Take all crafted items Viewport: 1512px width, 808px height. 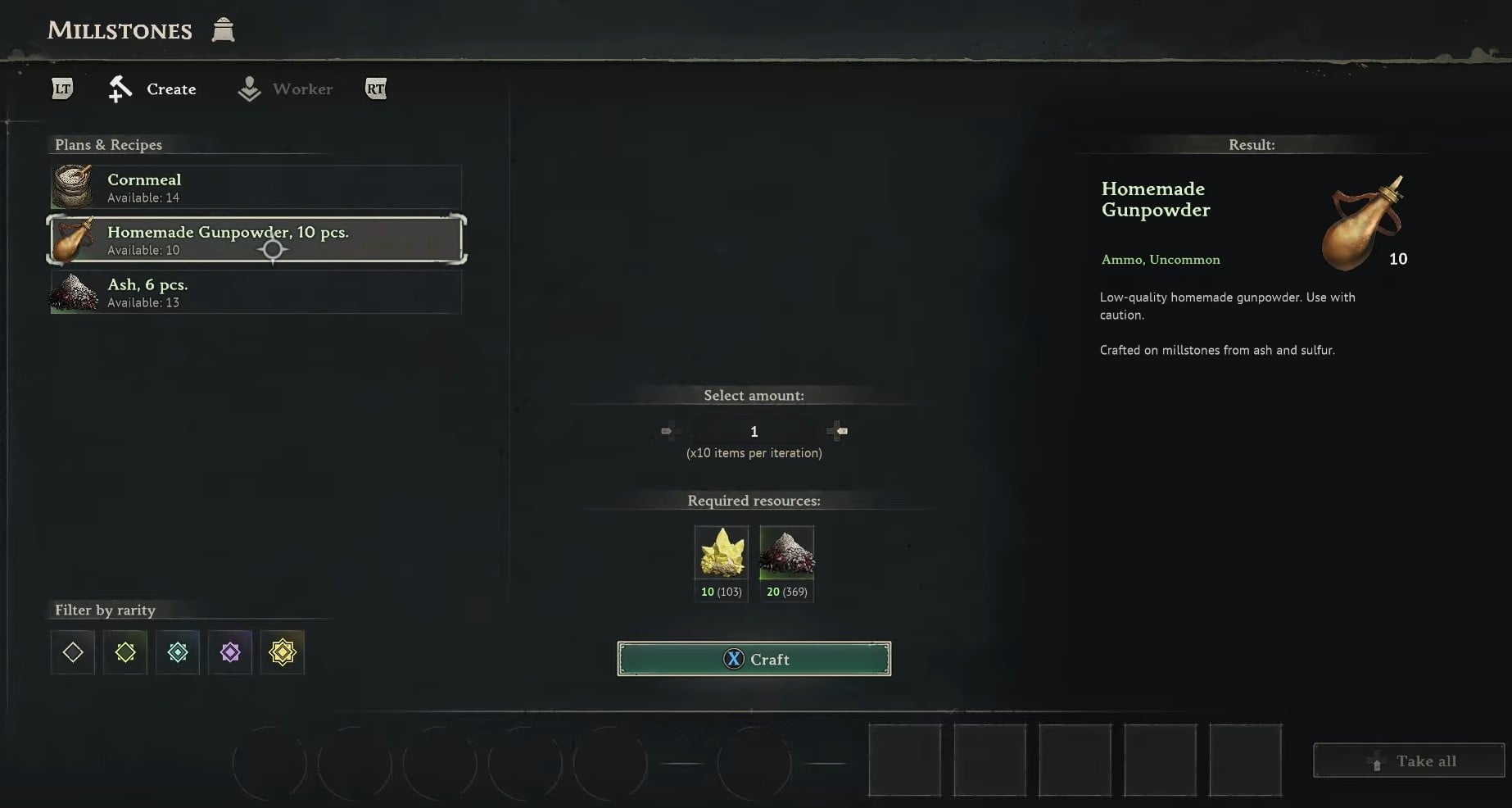coord(1409,761)
